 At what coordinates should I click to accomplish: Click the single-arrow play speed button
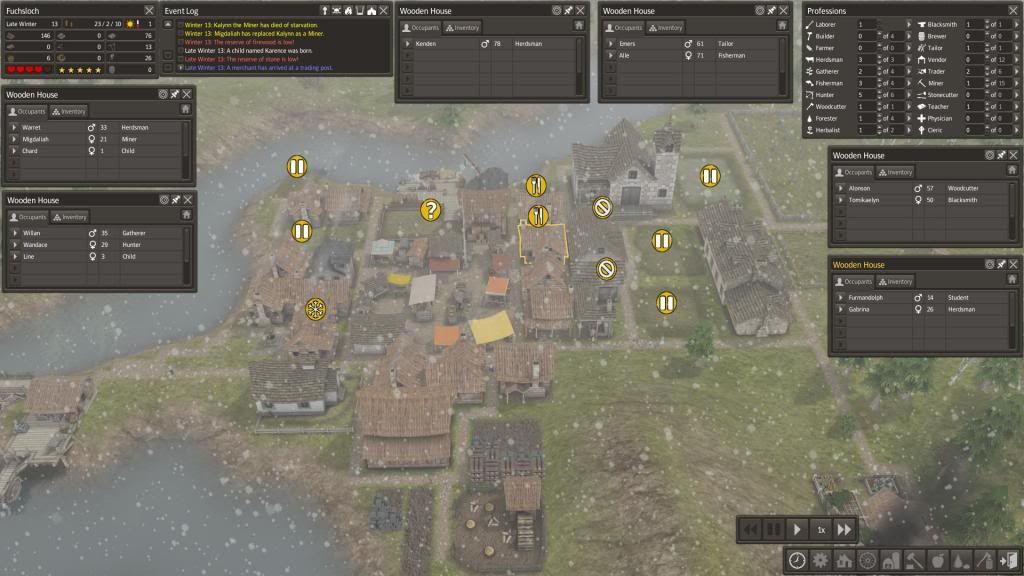coord(797,529)
